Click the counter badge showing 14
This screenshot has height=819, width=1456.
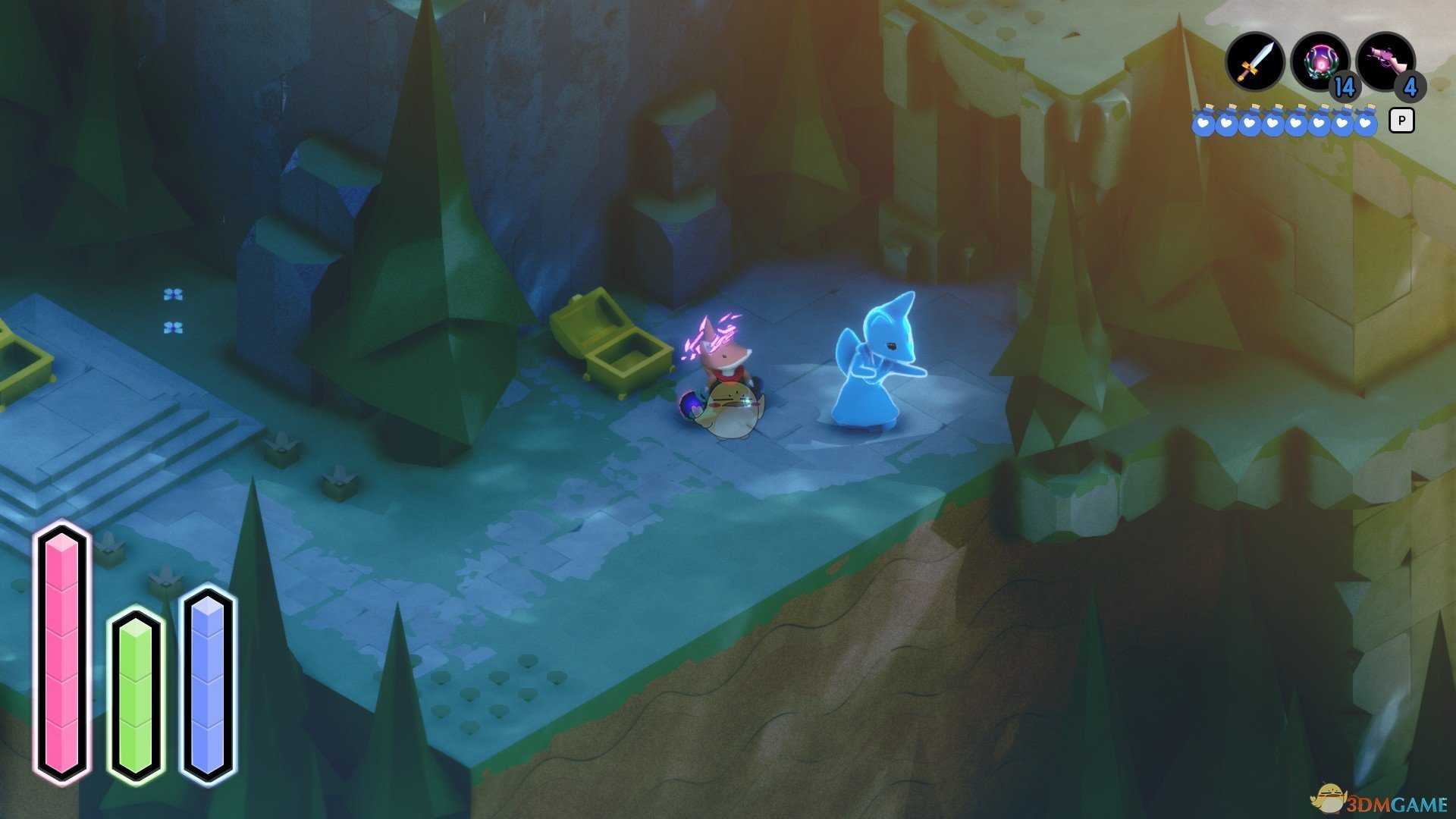point(1344,87)
